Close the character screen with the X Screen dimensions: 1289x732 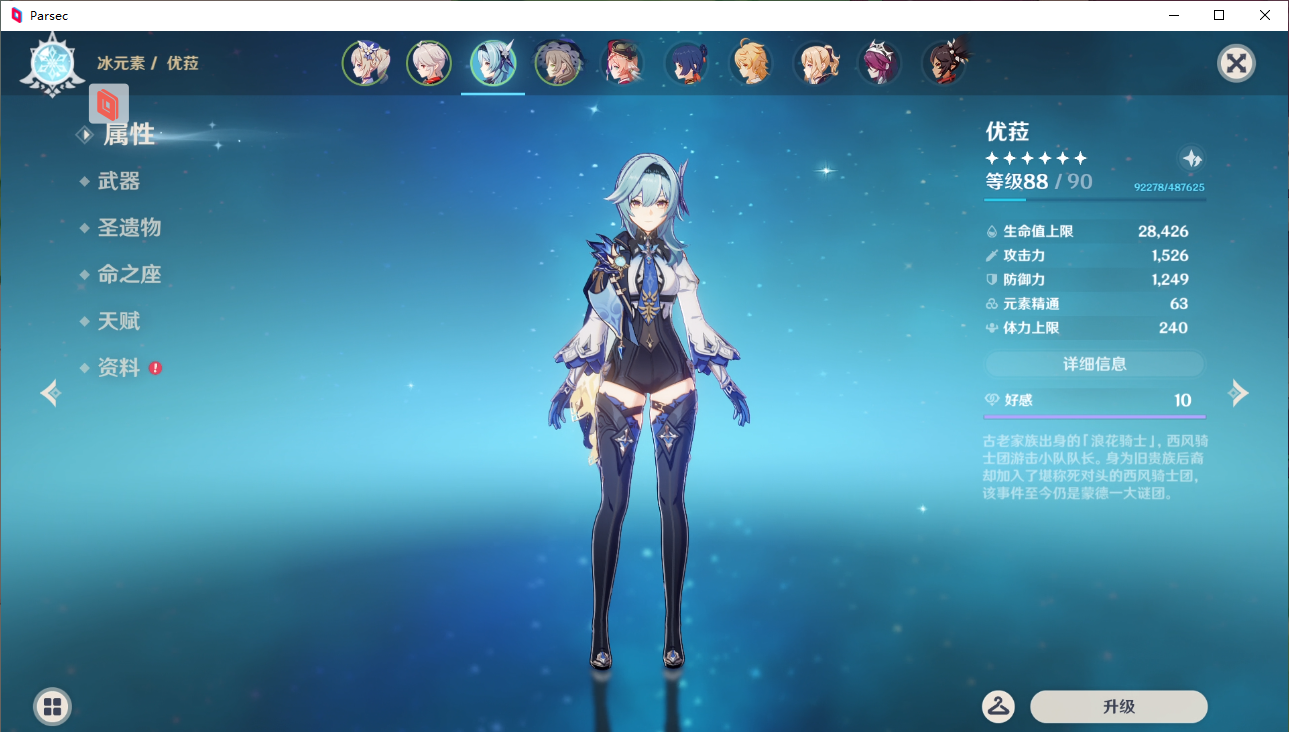click(x=1236, y=64)
